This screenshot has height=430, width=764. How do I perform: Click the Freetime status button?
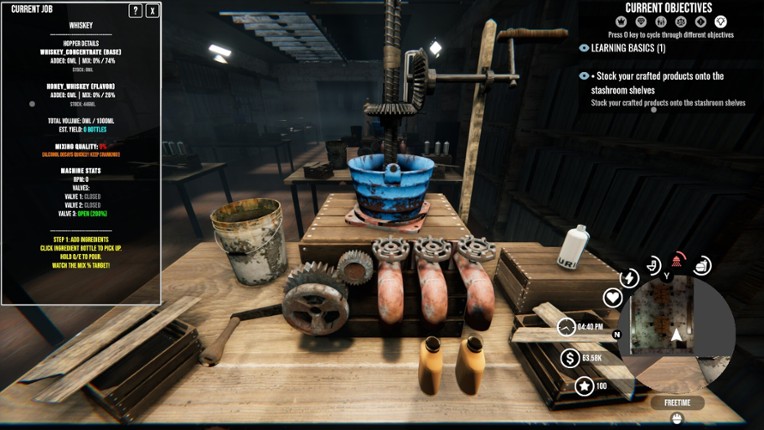[x=677, y=403]
